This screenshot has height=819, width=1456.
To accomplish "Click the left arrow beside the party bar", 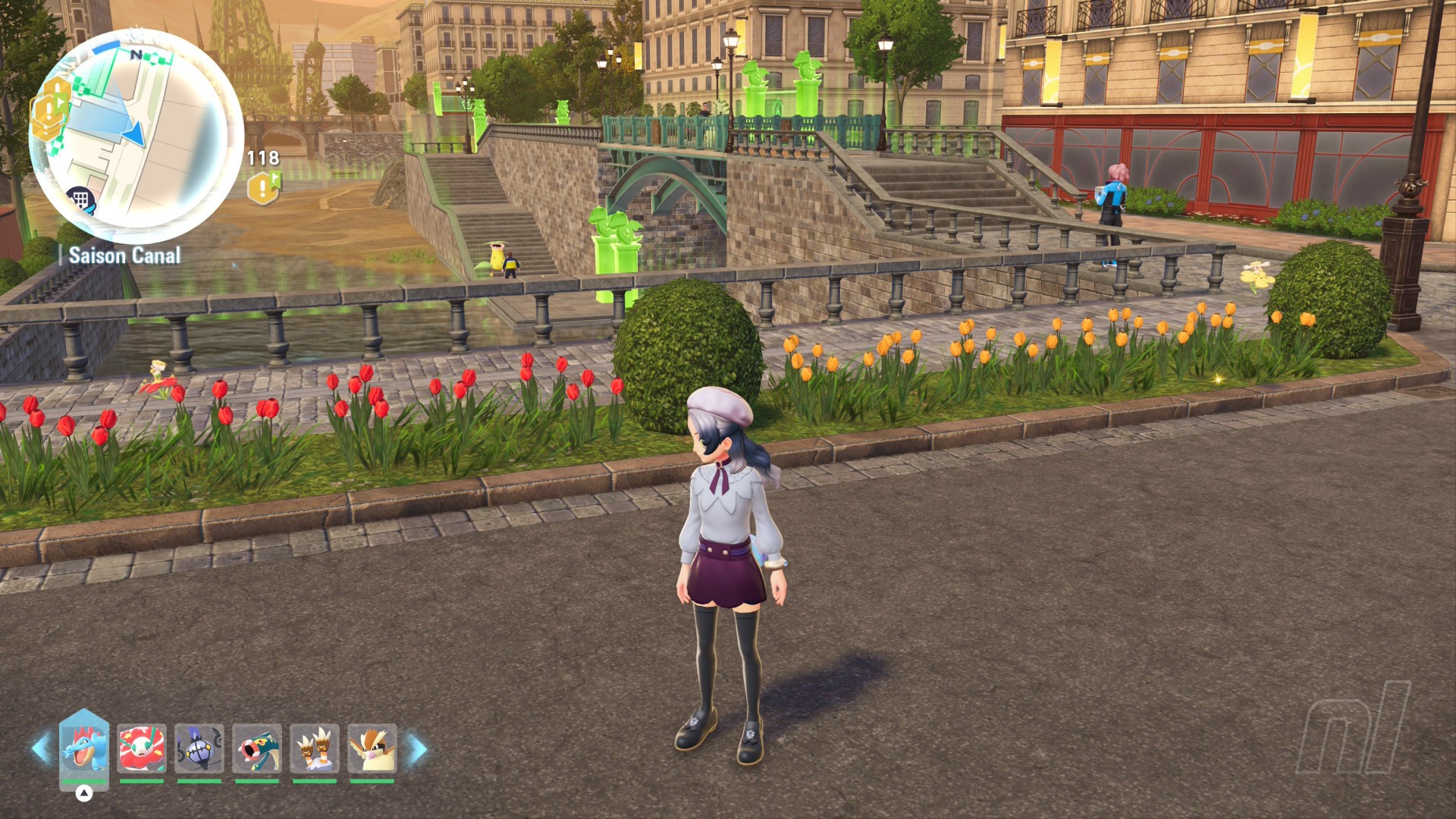I will point(41,748).
